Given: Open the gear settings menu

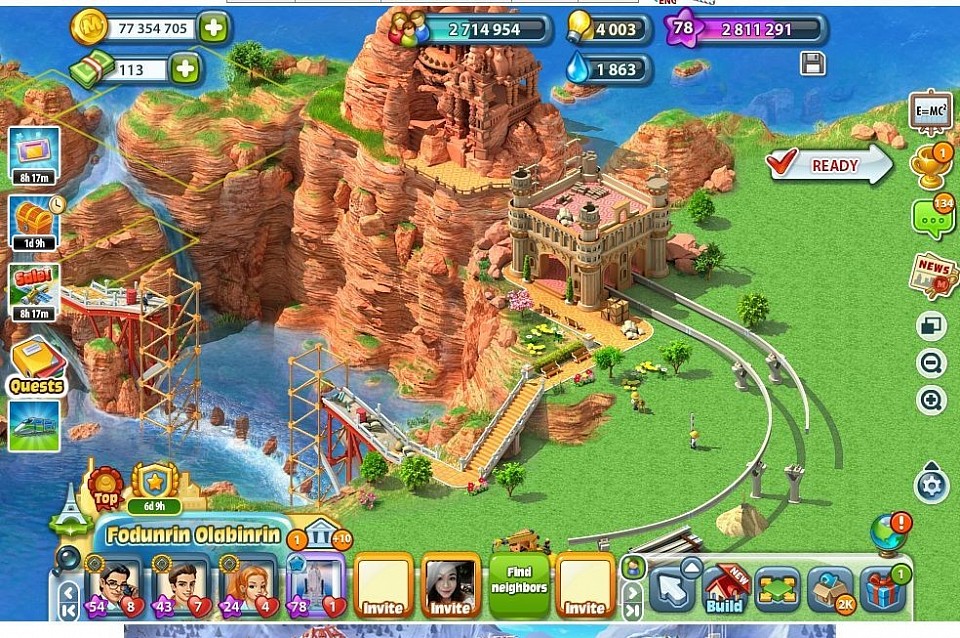Looking at the screenshot, I should (x=932, y=487).
